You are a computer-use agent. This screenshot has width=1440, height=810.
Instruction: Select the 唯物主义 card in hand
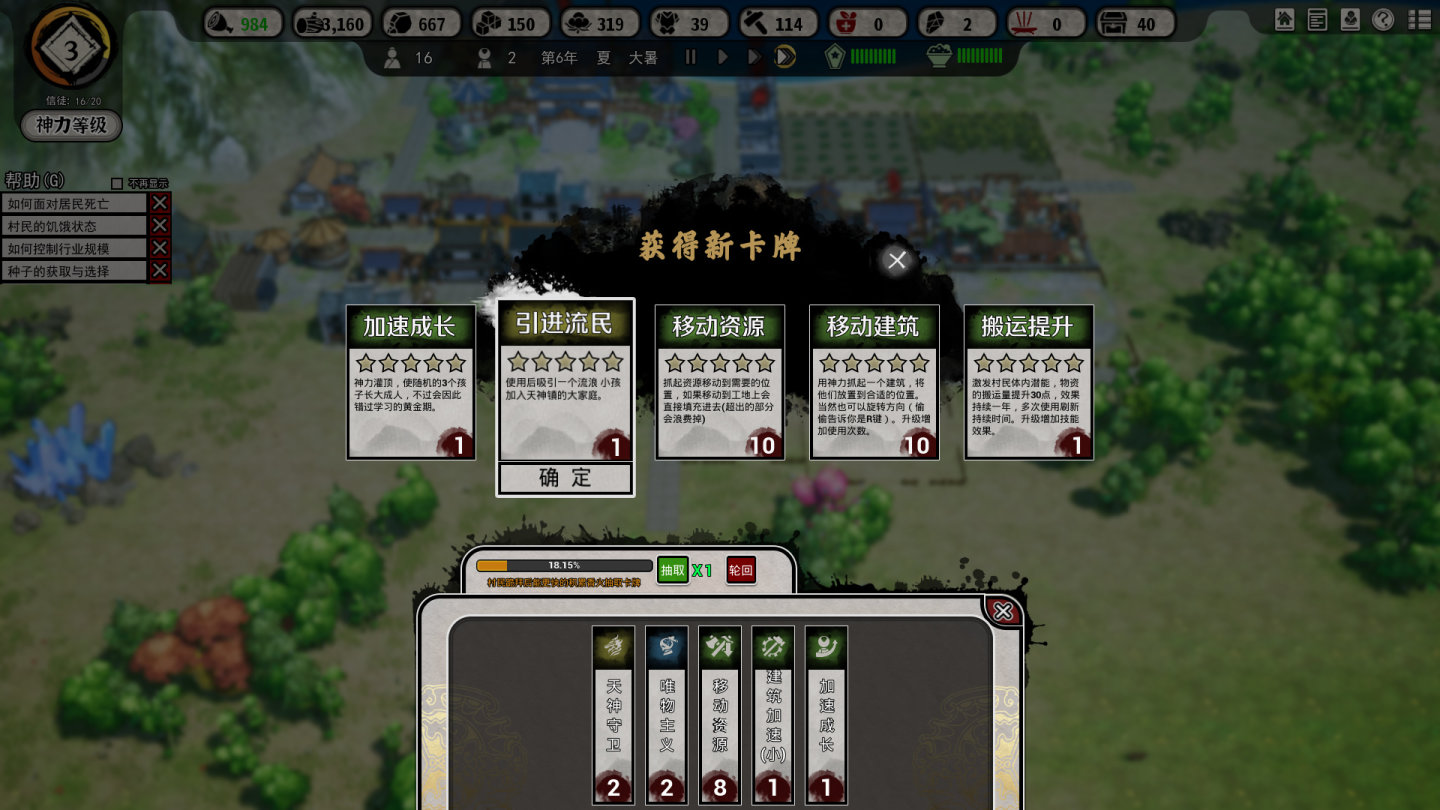[667, 715]
